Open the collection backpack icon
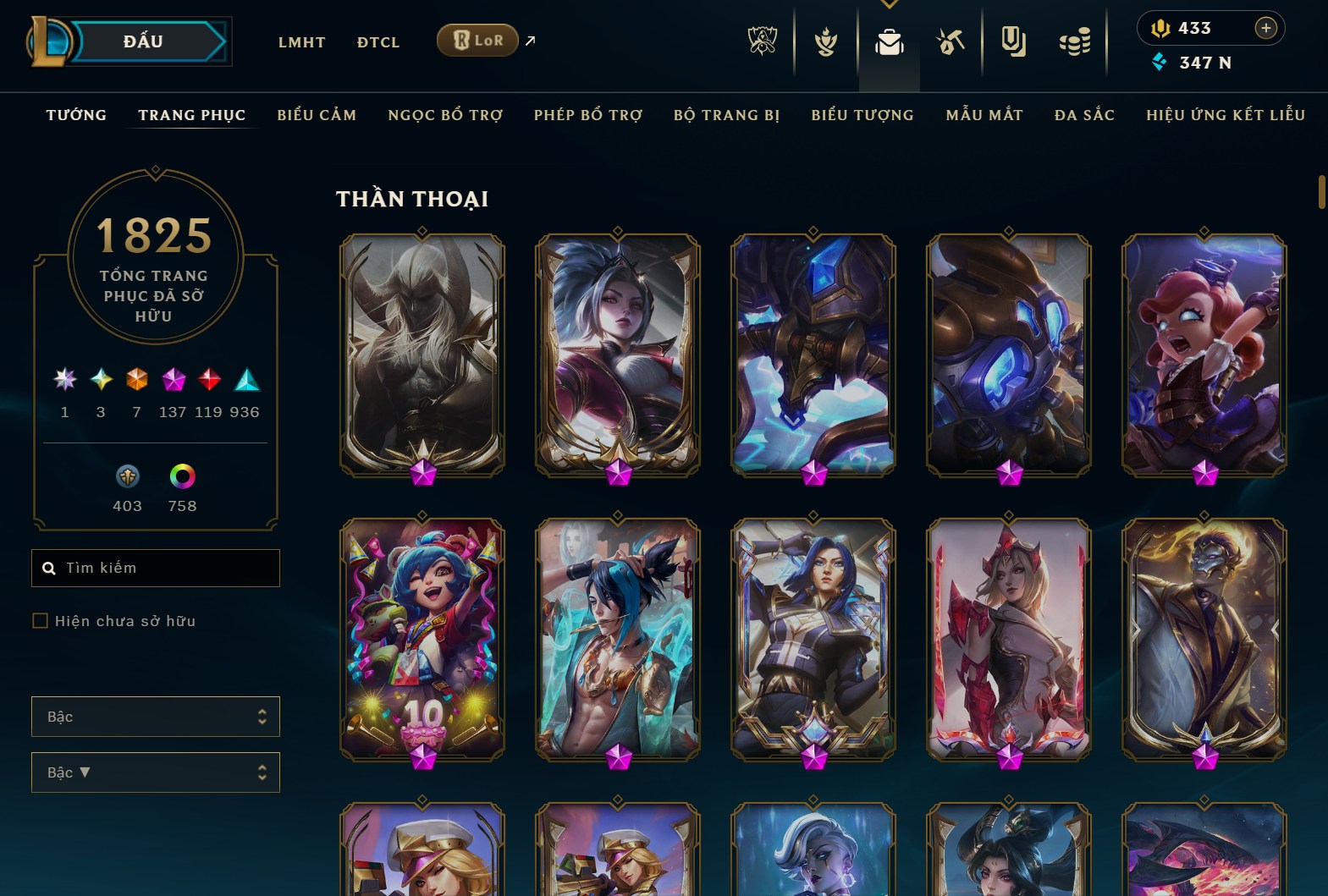This screenshot has width=1328, height=896. [x=889, y=41]
